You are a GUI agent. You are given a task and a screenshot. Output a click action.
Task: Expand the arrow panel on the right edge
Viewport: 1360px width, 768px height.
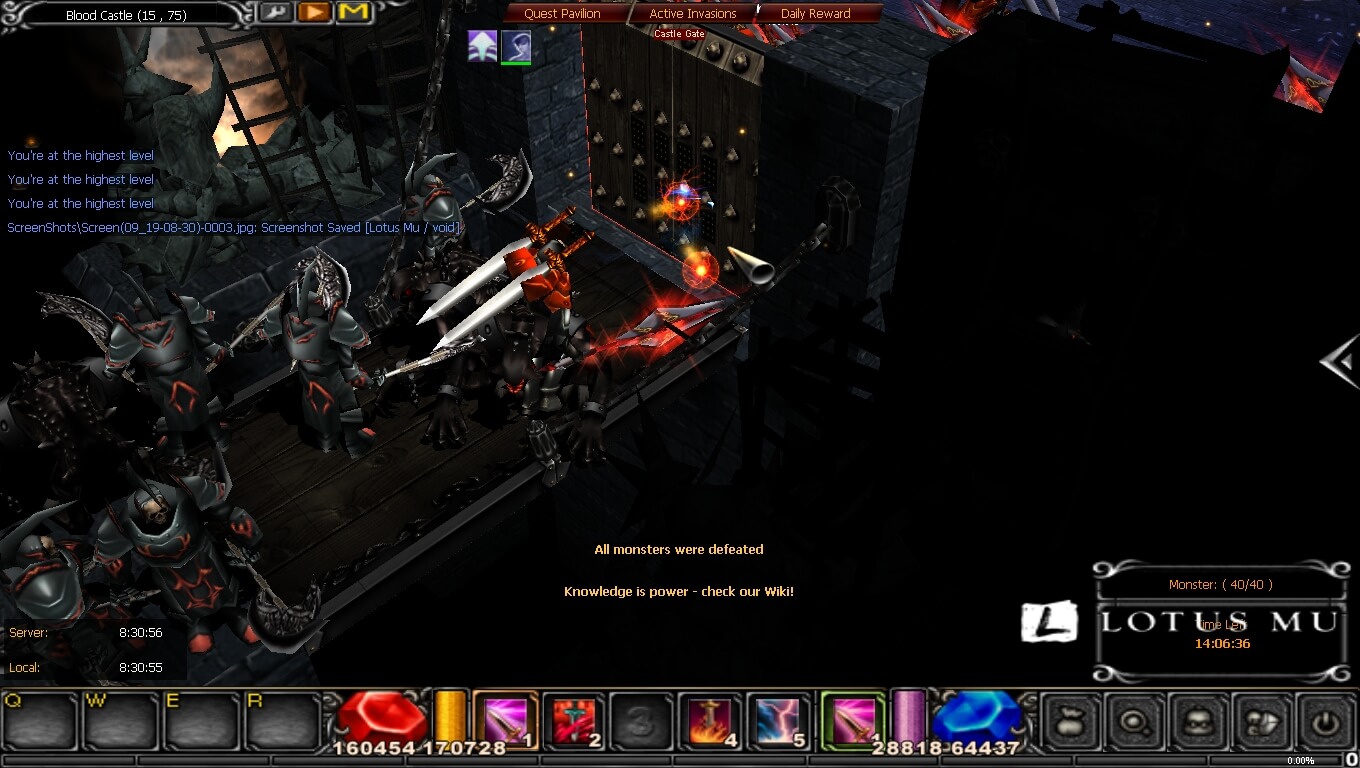coord(1341,362)
